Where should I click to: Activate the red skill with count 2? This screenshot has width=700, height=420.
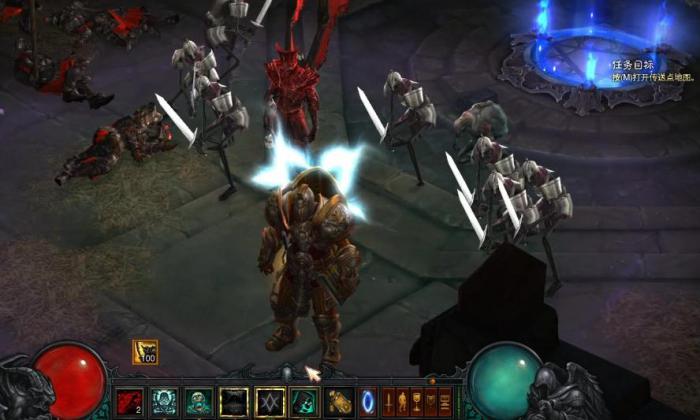click(x=129, y=401)
